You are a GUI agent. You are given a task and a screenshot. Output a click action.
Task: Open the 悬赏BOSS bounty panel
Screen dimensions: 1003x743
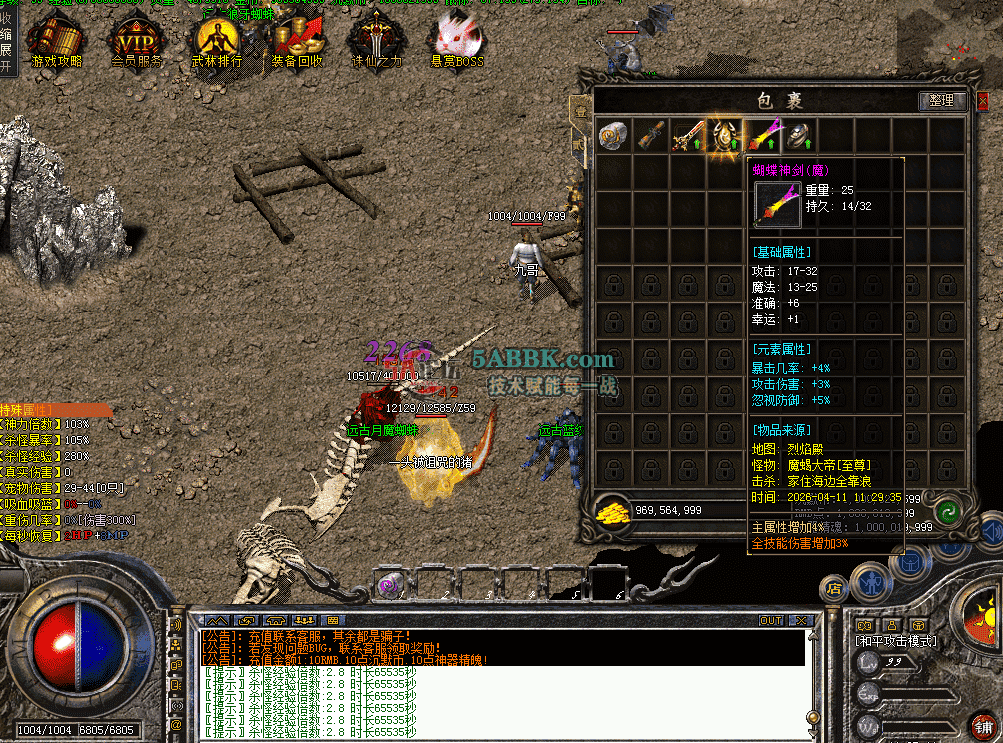coord(455,42)
